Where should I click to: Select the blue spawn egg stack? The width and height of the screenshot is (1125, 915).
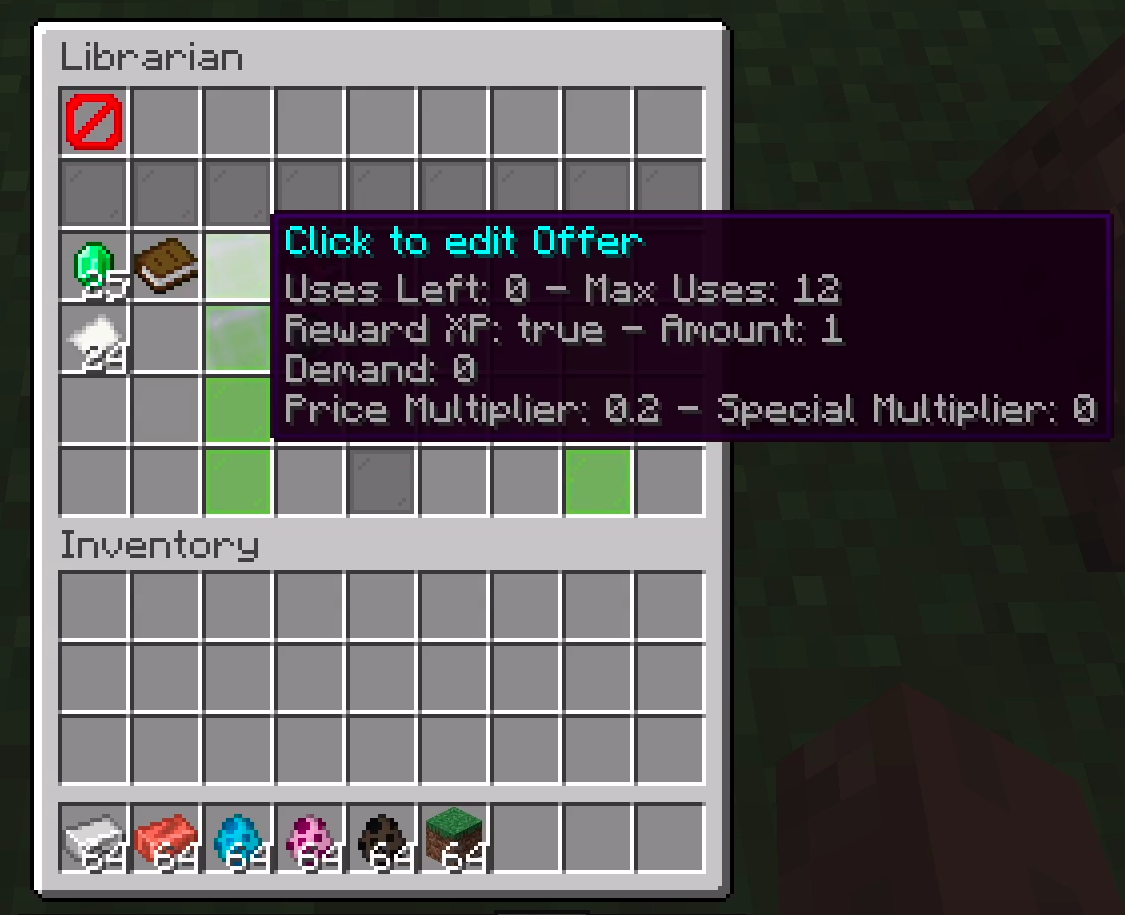coord(238,837)
